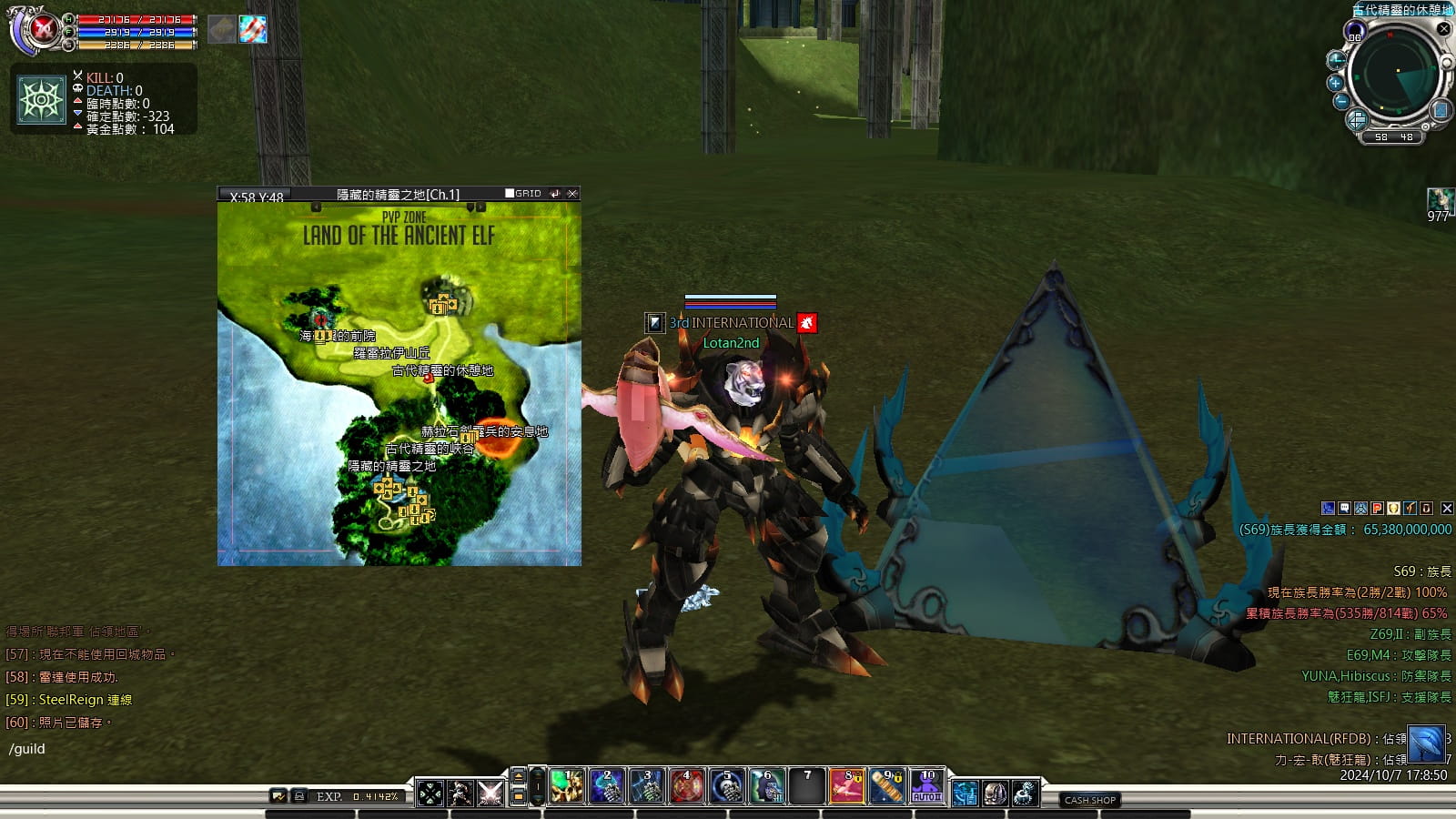Click the return arrow on the map titlebar
The image size is (1456, 819).
pyautogui.click(x=554, y=194)
